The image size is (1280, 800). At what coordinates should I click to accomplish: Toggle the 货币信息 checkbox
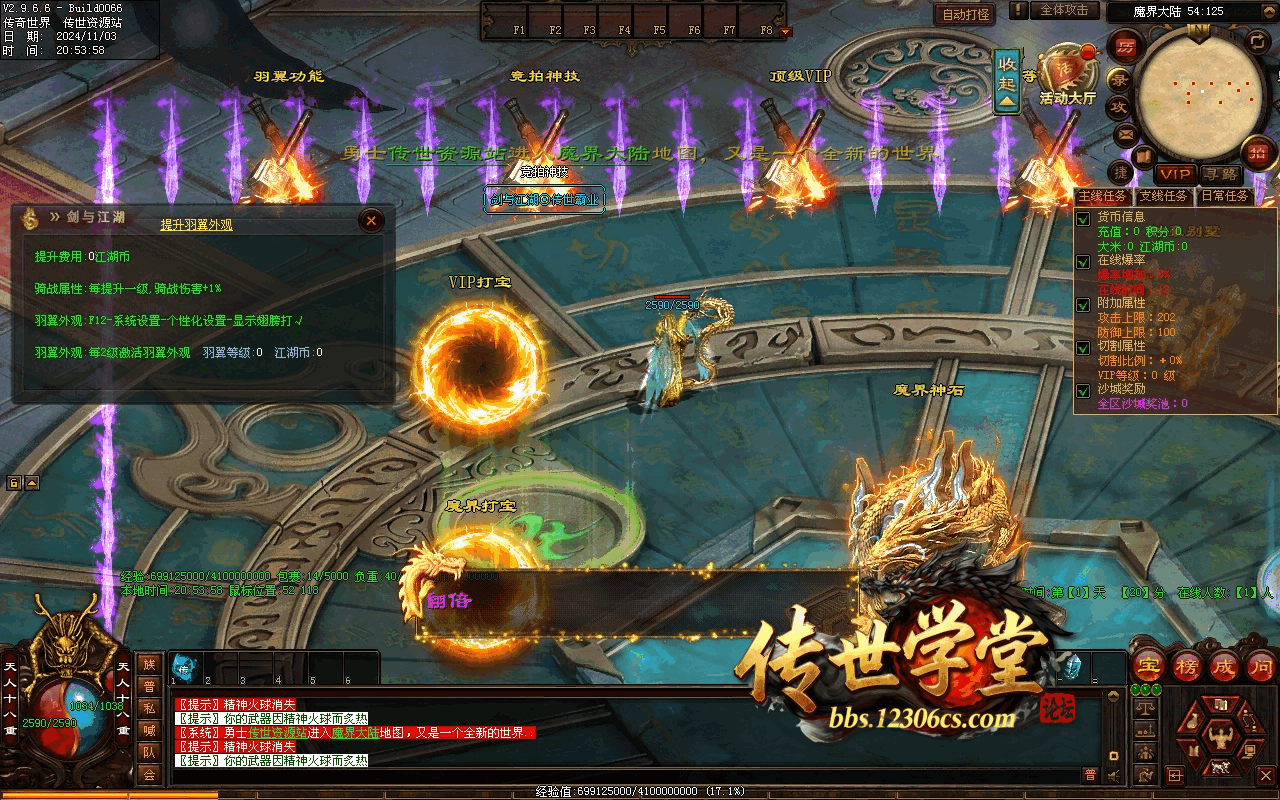point(1083,218)
